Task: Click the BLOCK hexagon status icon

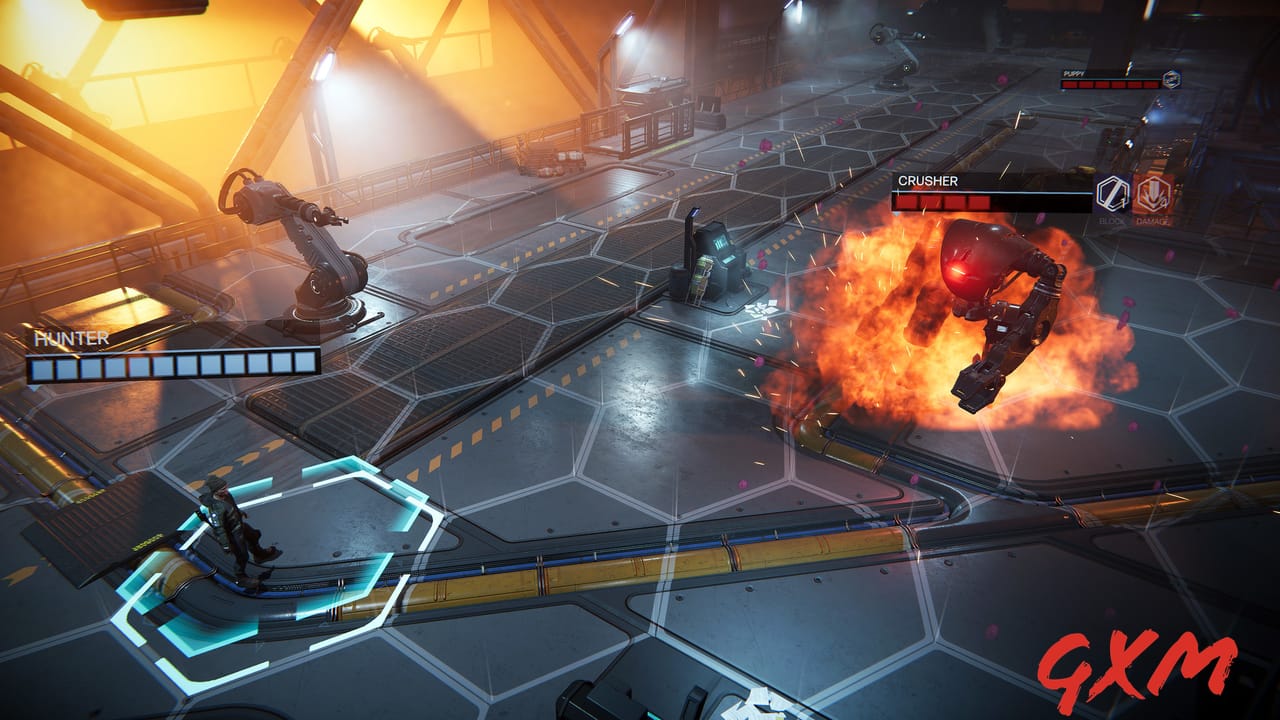Action: tap(1113, 193)
